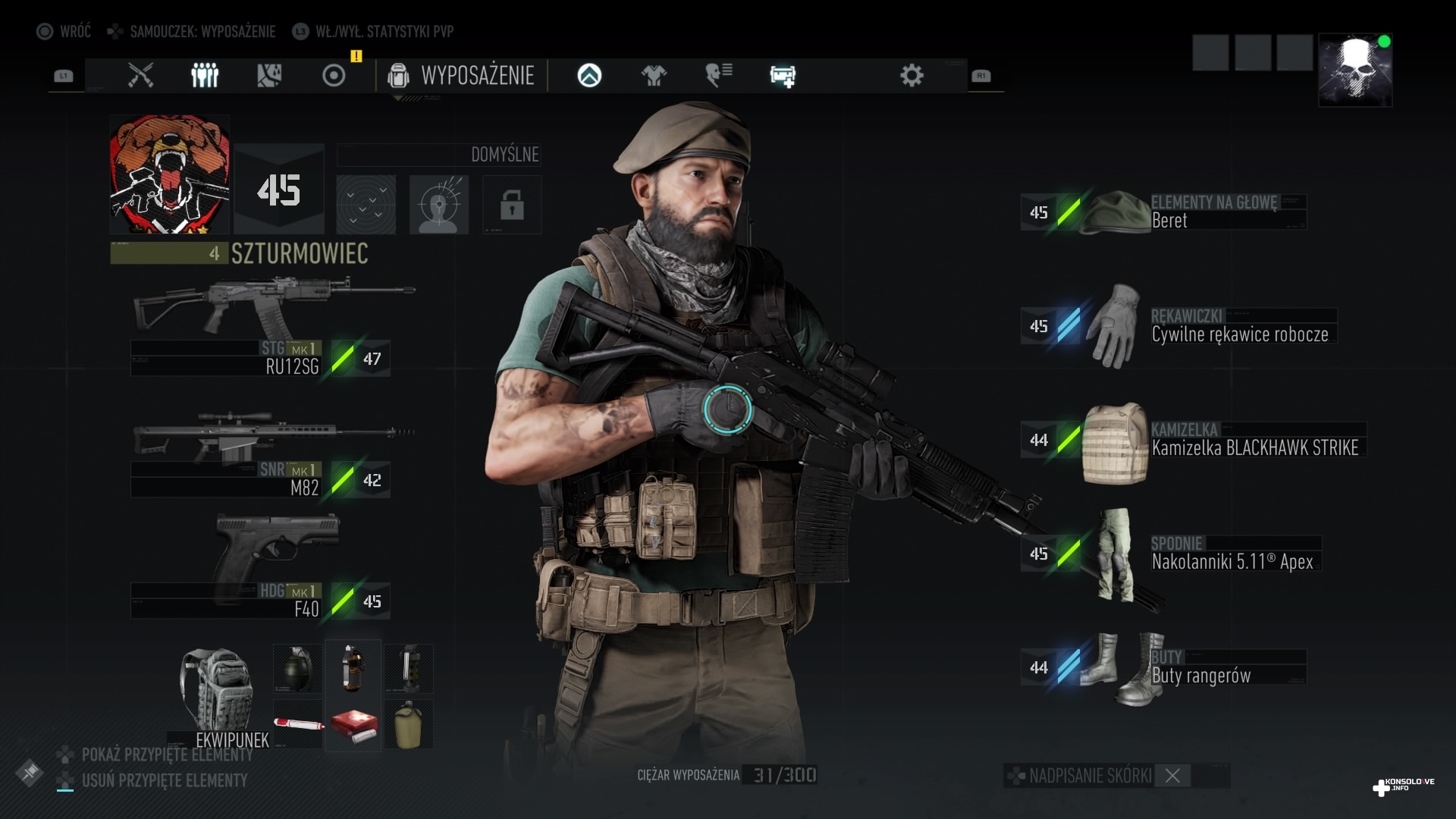
Task: Select the frag grenade item slot
Action: point(297,668)
